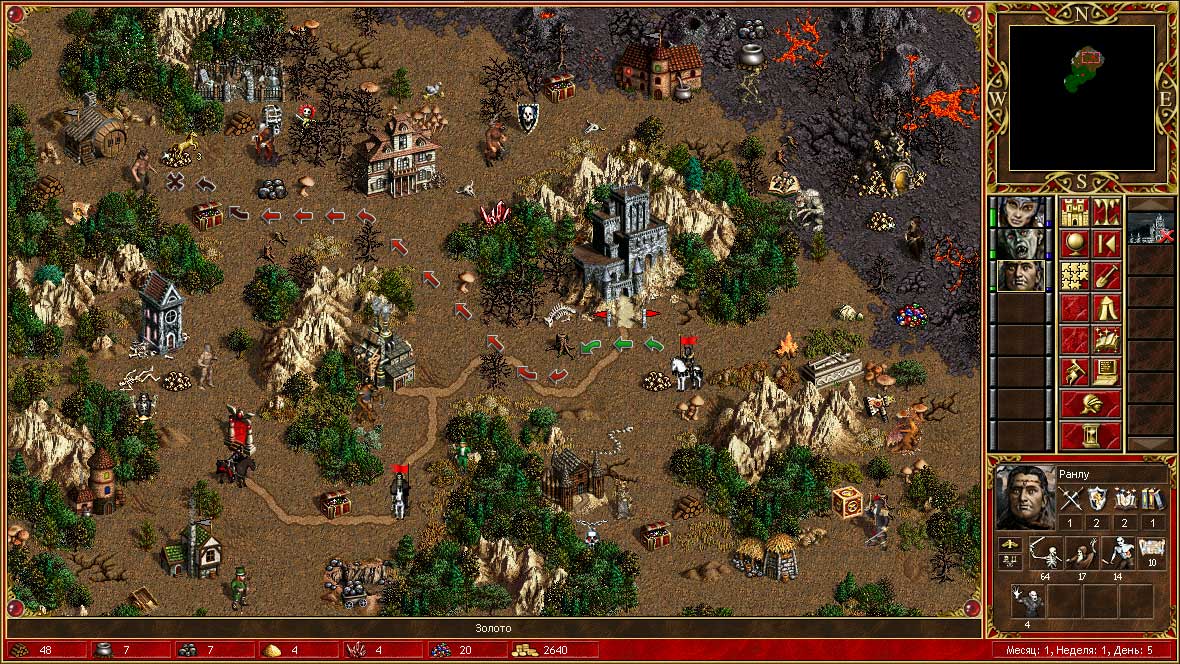Screen dimensions: 1180x664
Task: Click the gold stars icon button
Action: click(x=1074, y=275)
